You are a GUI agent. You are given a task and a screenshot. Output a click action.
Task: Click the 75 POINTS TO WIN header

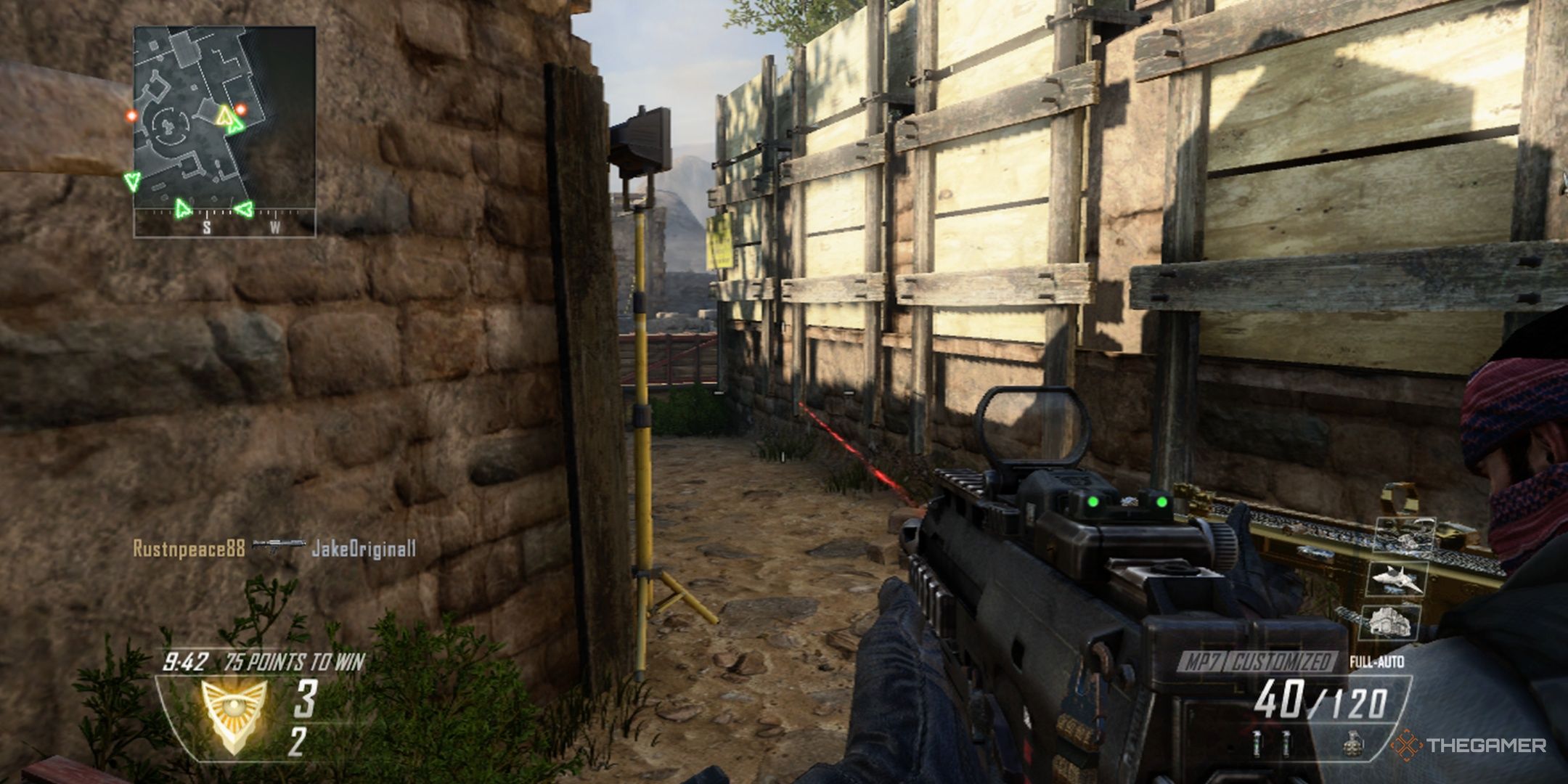coord(294,661)
